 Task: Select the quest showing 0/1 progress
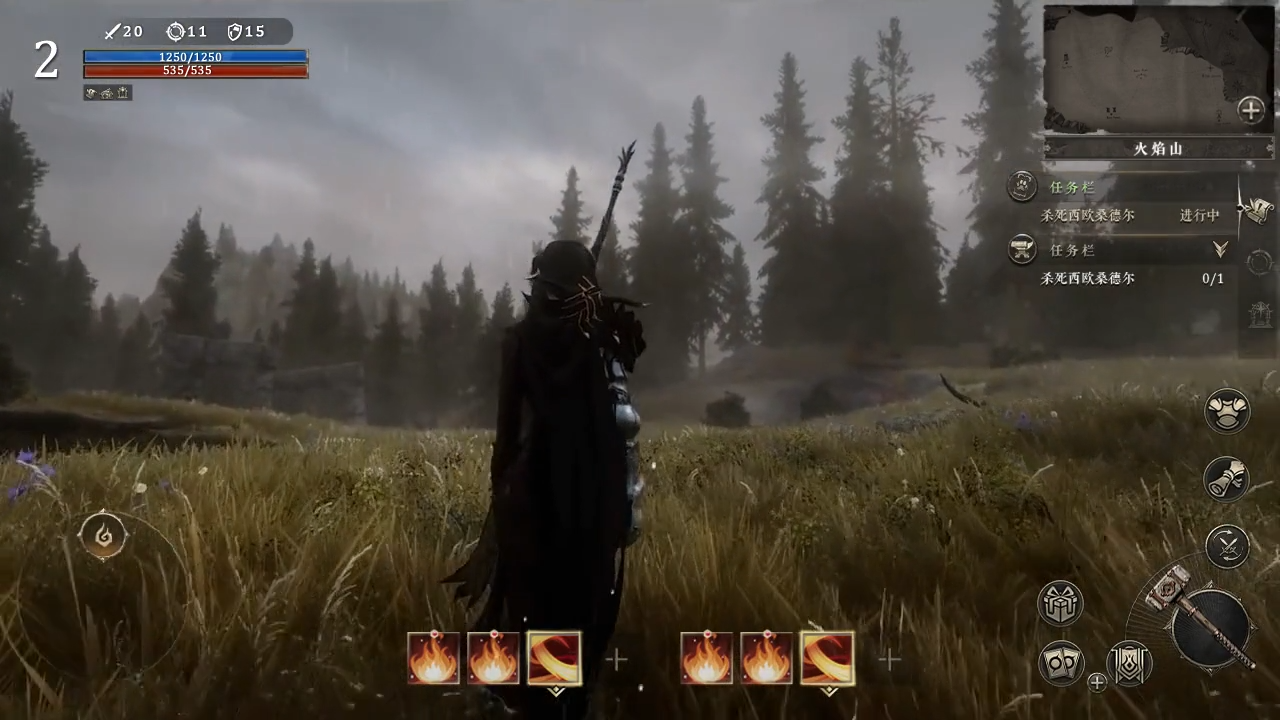1130,279
